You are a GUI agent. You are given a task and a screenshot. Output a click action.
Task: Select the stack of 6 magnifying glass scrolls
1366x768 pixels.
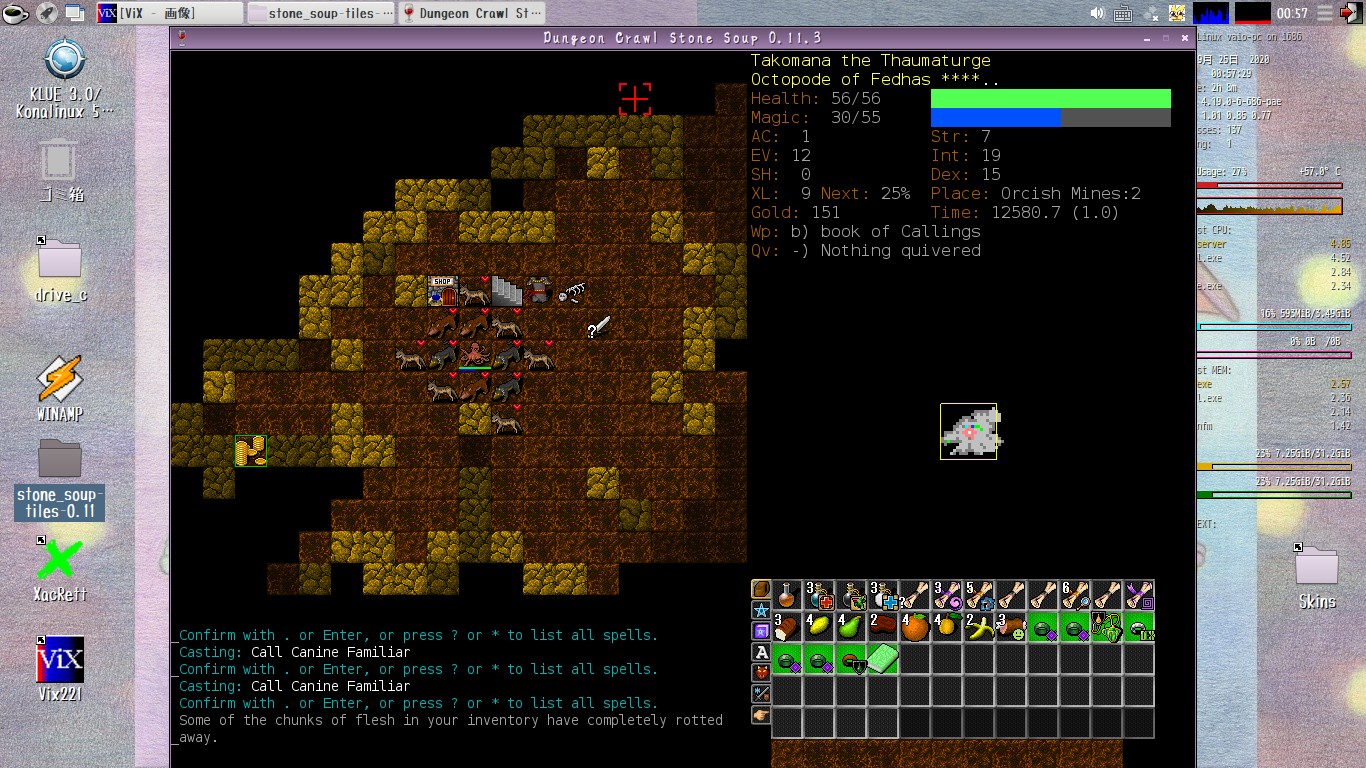[1076, 596]
